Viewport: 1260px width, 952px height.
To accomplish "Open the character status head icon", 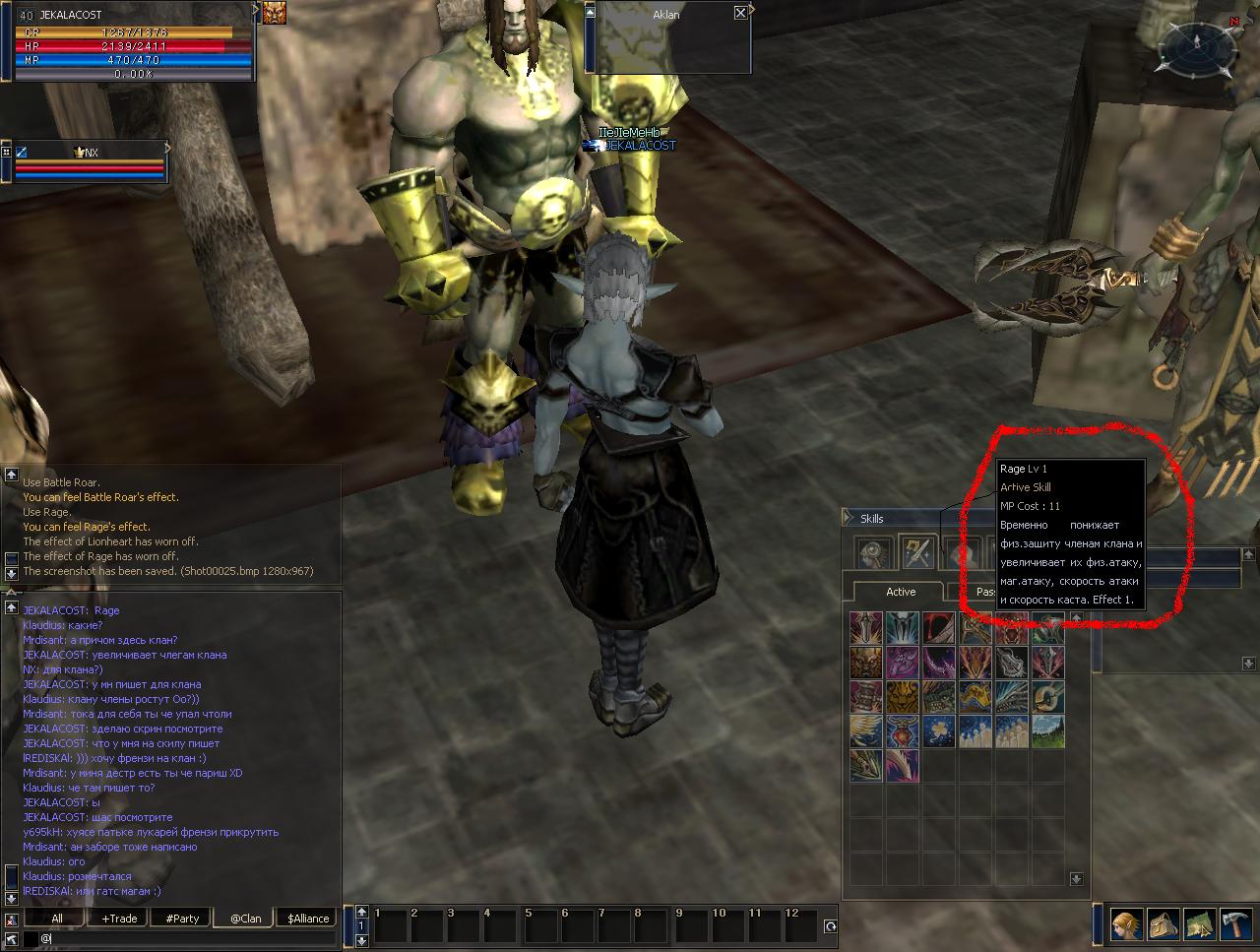I will (x=1127, y=924).
